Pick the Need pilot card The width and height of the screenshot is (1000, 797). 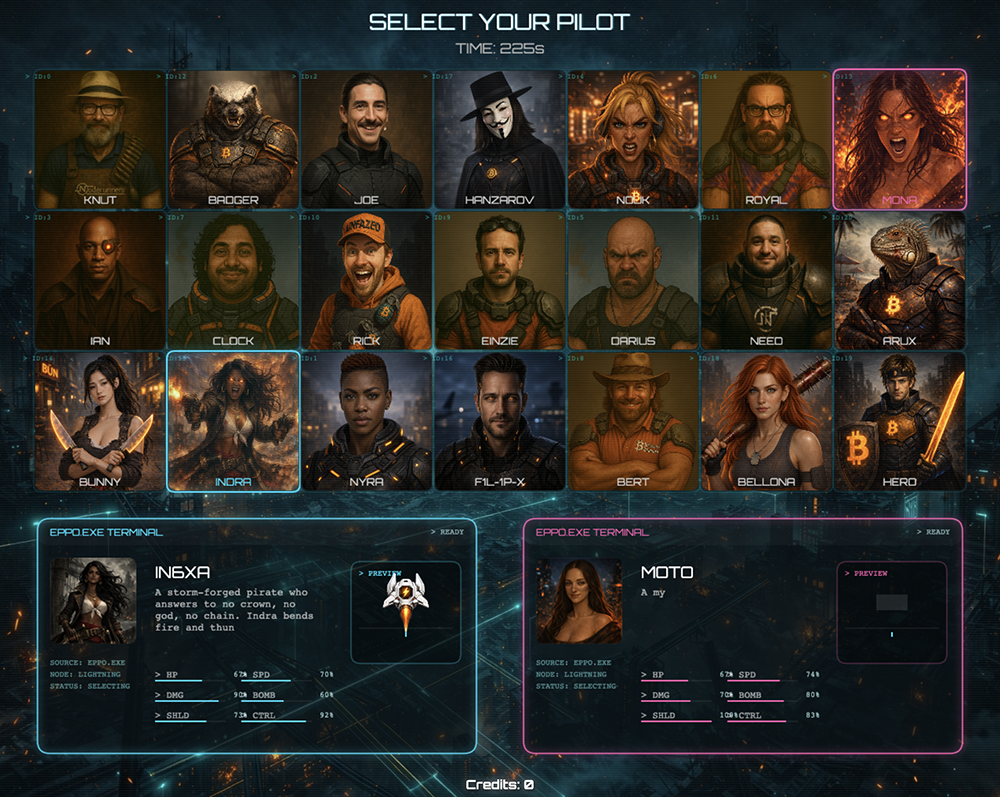click(x=766, y=280)
